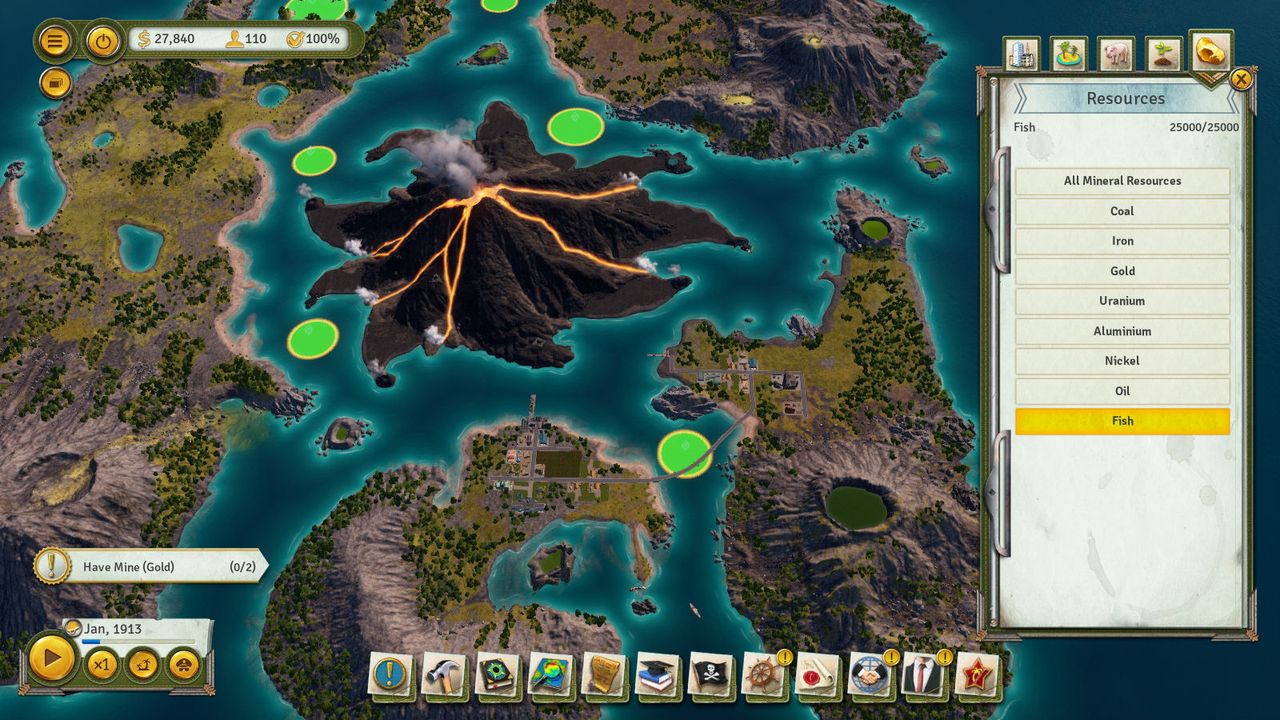
Task: Select All Mineral Resources entry
Action: tap(1122, 181)
